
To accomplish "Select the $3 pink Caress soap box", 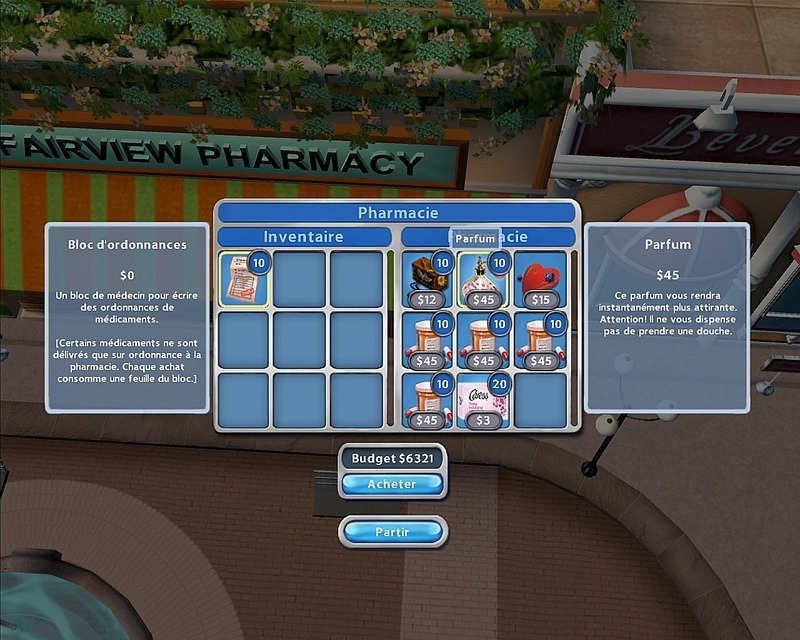I will [483, 402].
